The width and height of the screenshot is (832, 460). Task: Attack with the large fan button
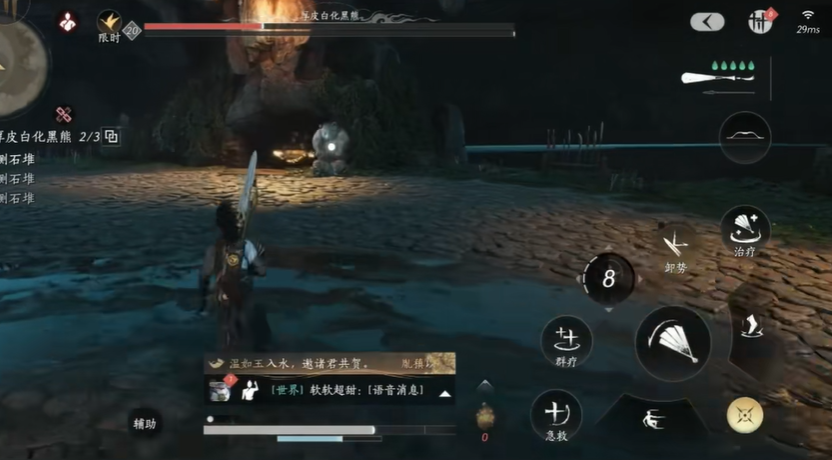[673, 343]
